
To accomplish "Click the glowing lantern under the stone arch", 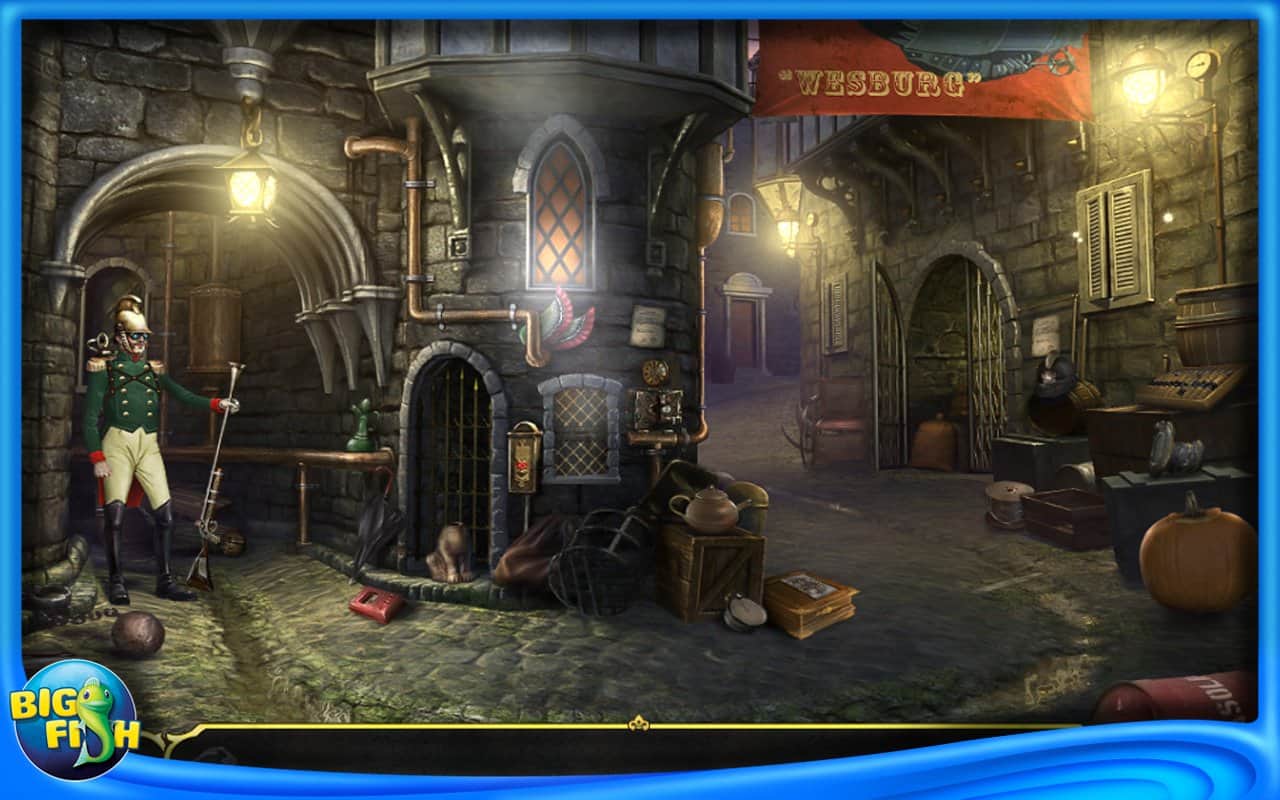I will 247,192.
